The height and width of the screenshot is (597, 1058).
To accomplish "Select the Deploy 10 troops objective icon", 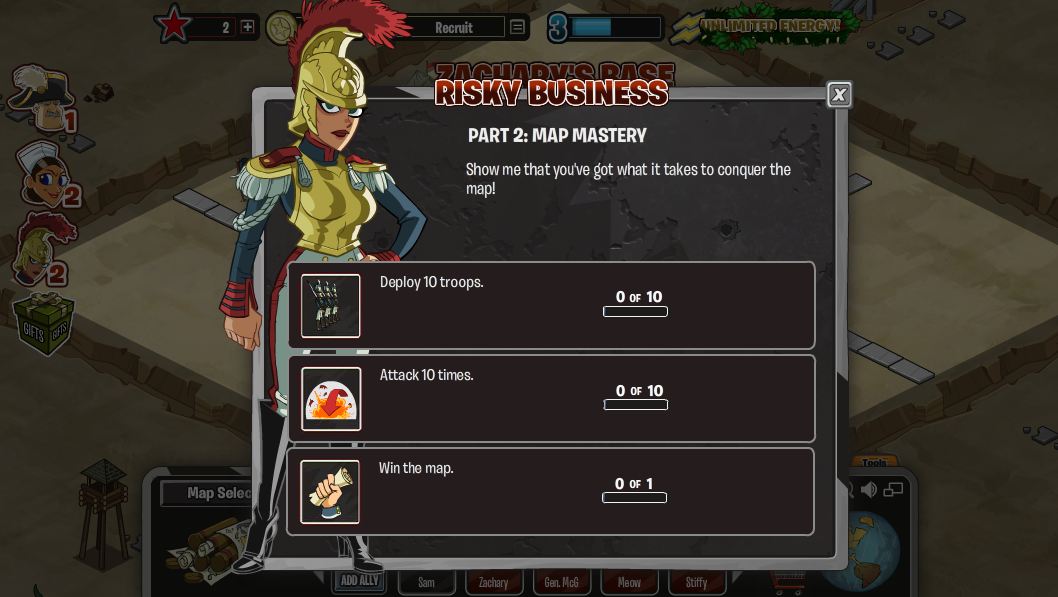I will point(331,306).
